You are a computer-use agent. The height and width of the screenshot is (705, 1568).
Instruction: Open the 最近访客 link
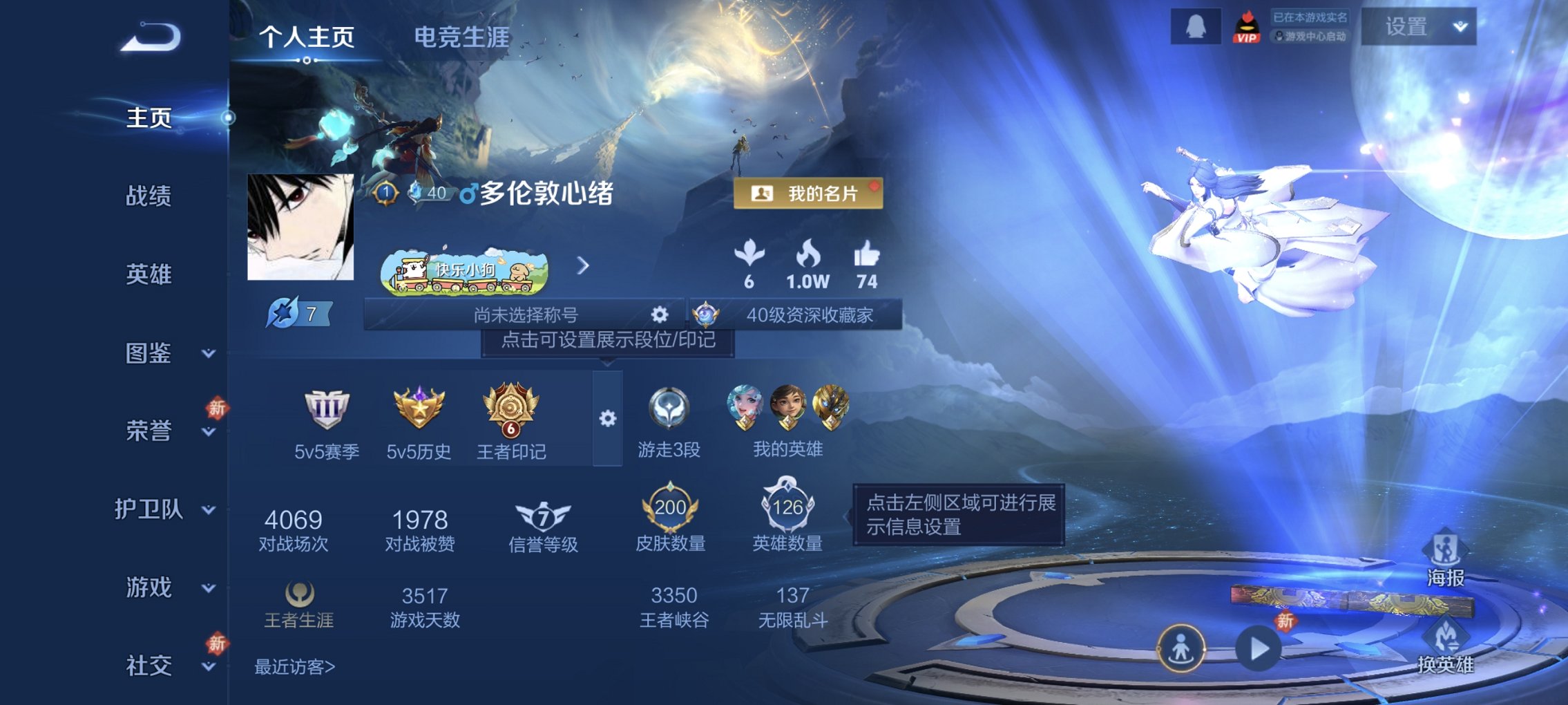click(x=295, y=668)
